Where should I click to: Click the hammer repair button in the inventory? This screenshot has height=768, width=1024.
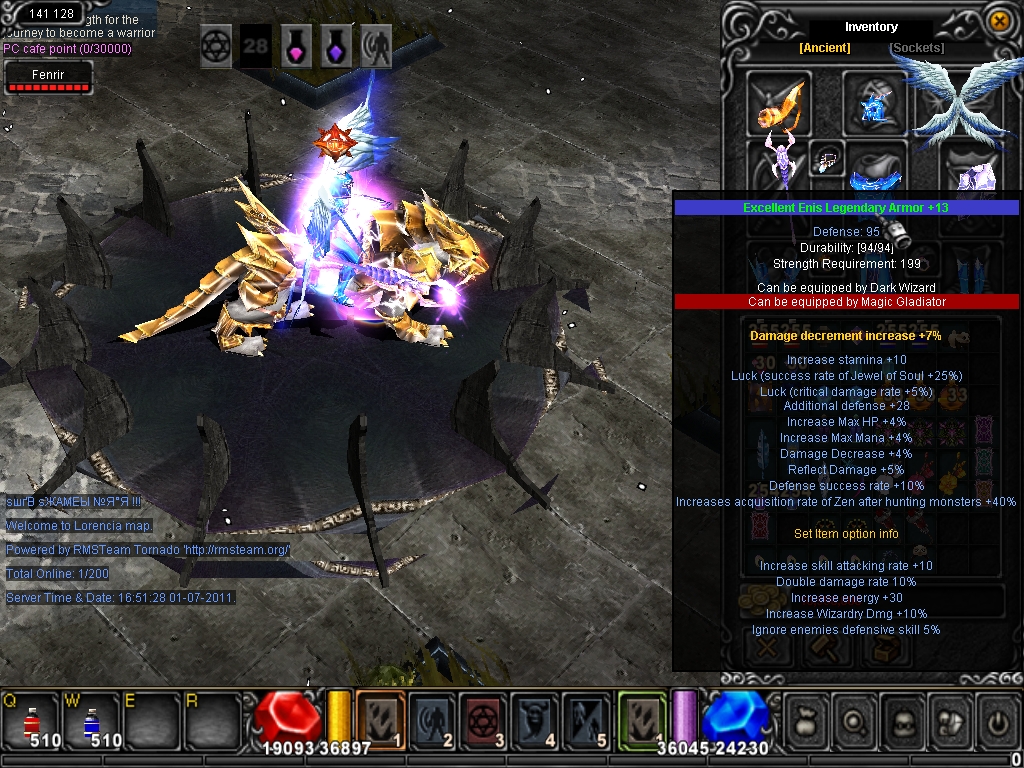click(x=827, y=650)
